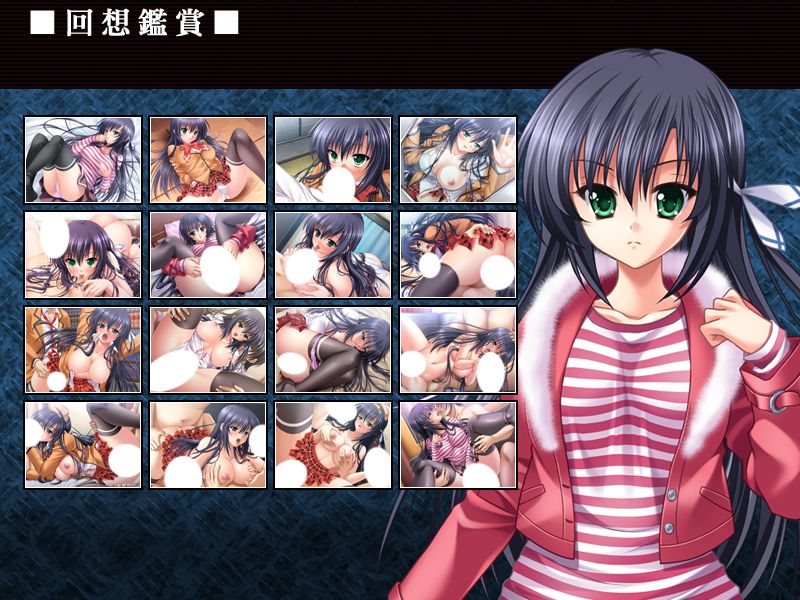Image resolution: width=800 pixels, height=600 pixels.
Task: View the last thumbnail in the third row
Action: coord(458,350)
